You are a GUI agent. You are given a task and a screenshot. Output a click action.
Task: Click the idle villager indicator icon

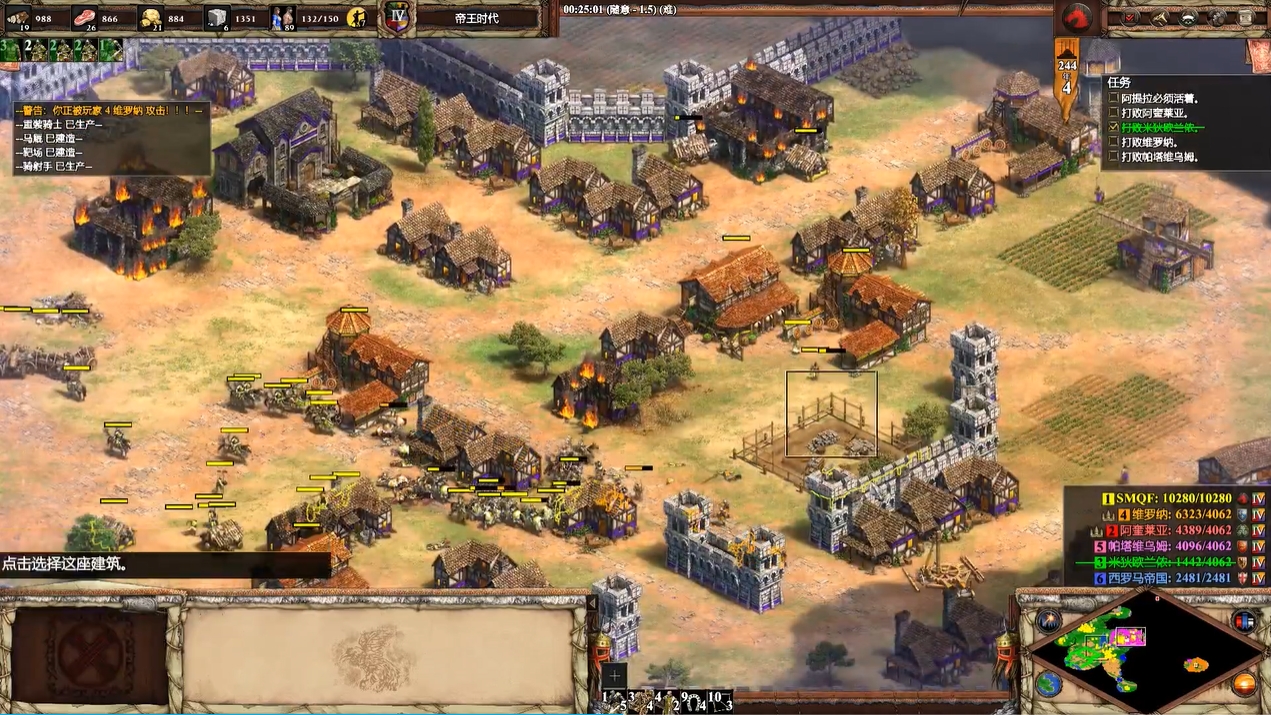[x=358, y=17]
